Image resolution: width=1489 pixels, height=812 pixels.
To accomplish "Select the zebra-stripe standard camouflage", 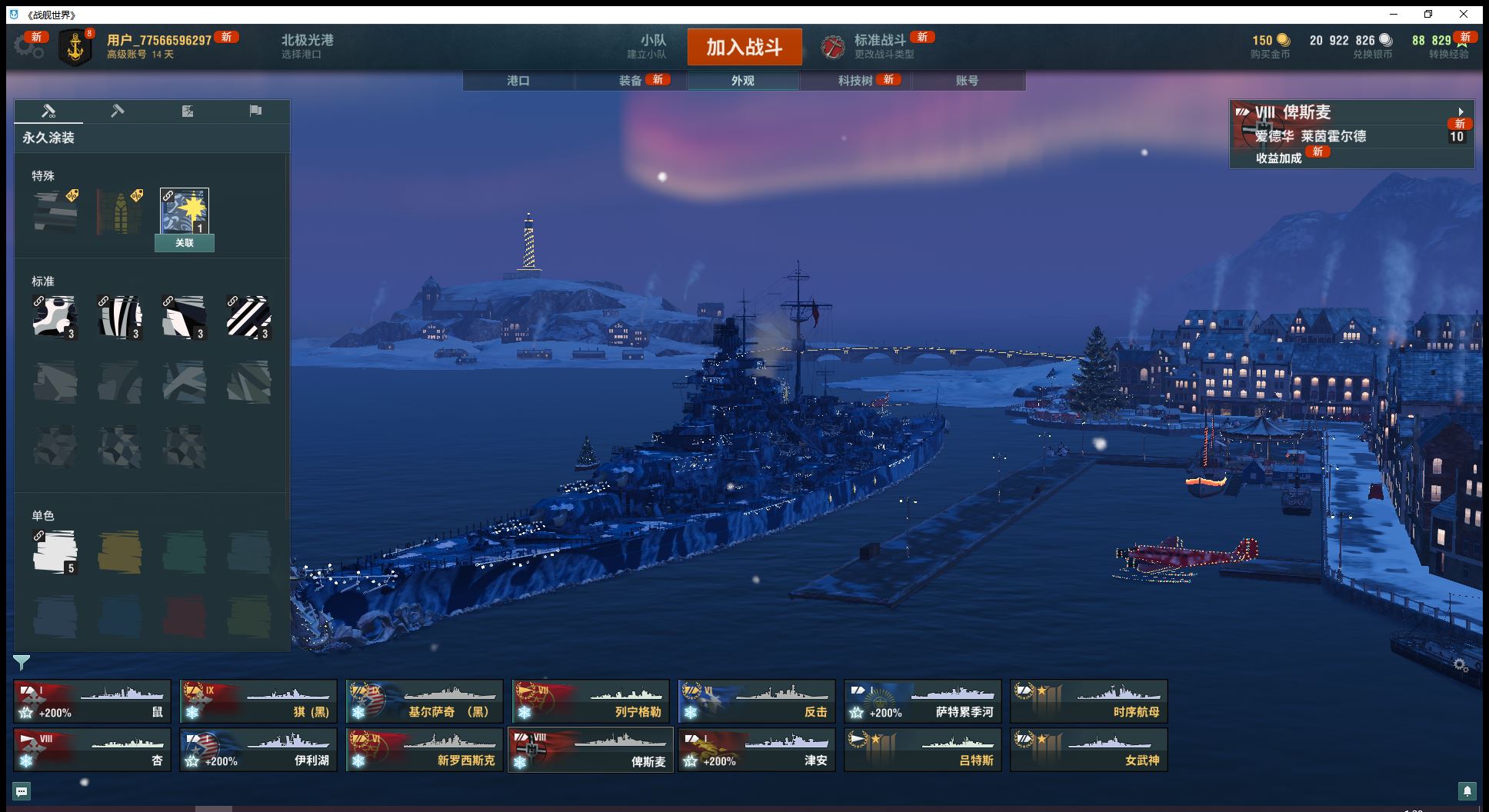I will (x=120, y=317).
